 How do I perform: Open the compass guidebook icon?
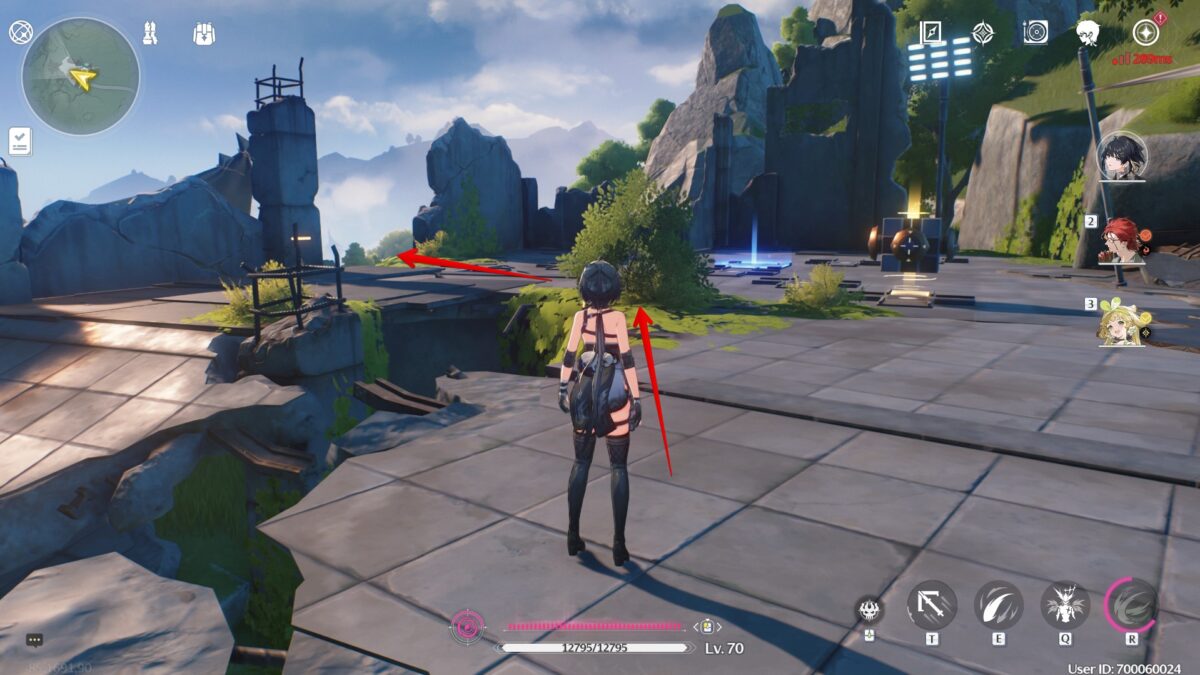pyautogui.click(x=930, y=32)
